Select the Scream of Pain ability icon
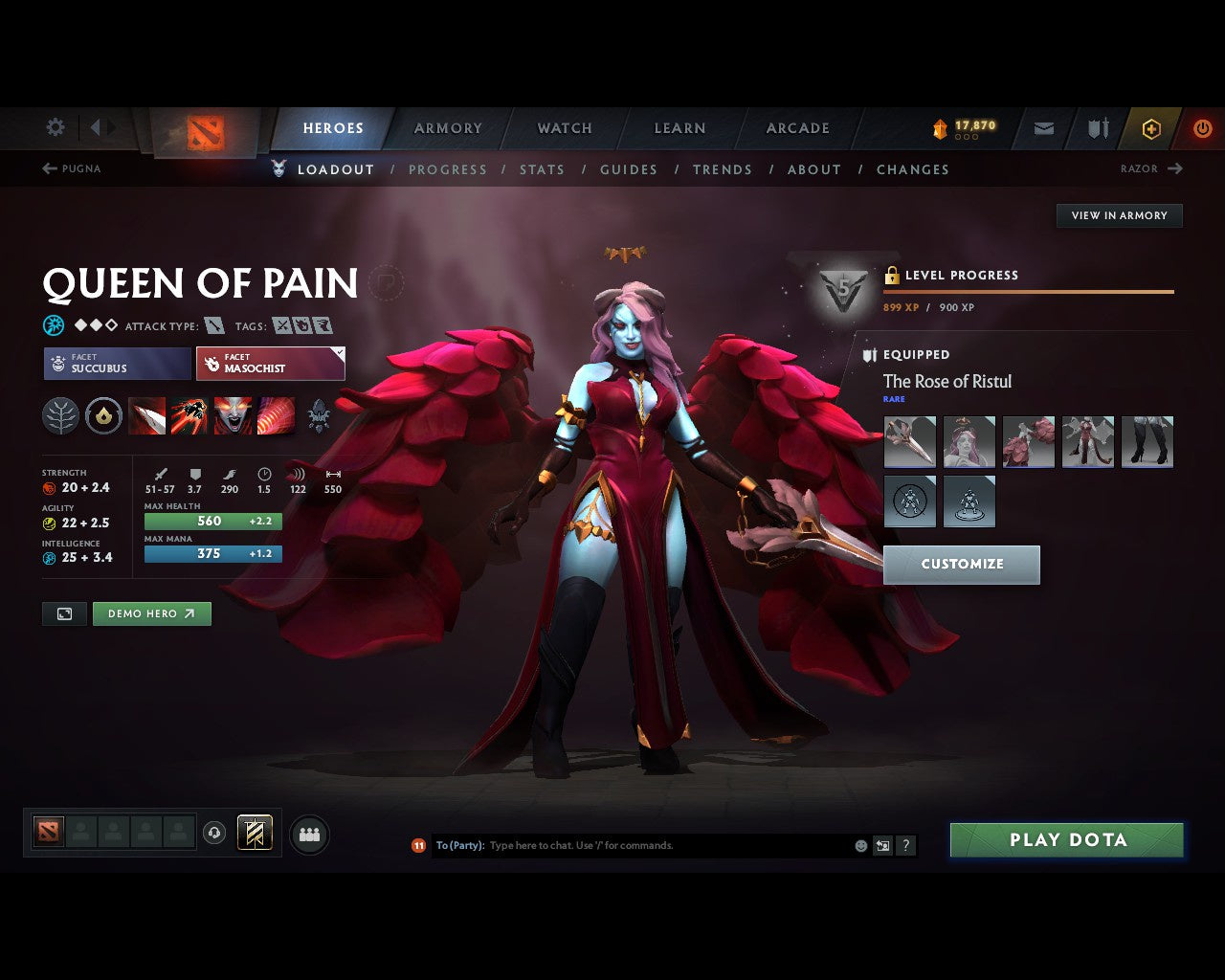1225x980 pixels. 234,415
